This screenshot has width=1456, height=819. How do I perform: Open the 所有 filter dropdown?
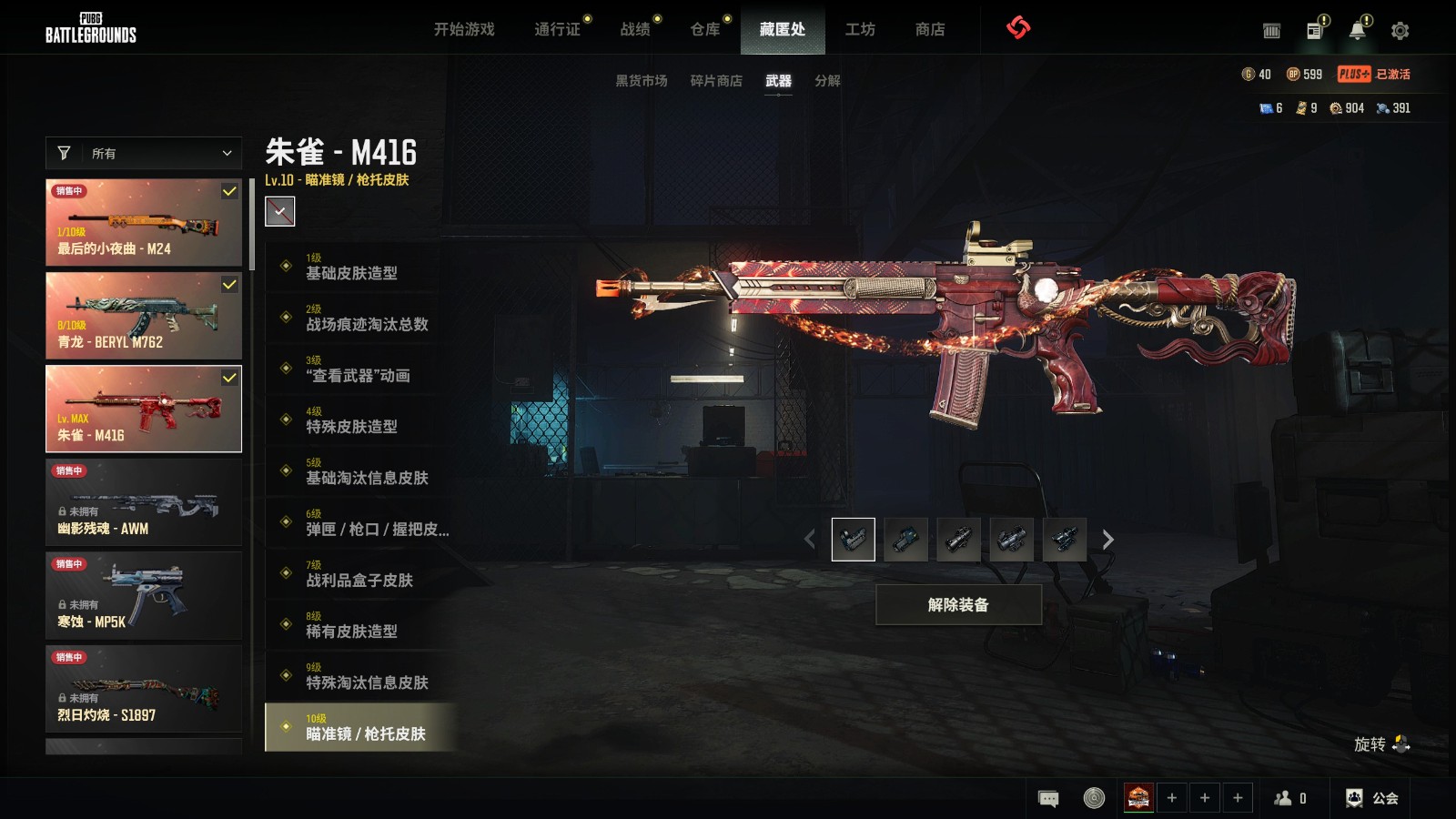tap(144, 154)
